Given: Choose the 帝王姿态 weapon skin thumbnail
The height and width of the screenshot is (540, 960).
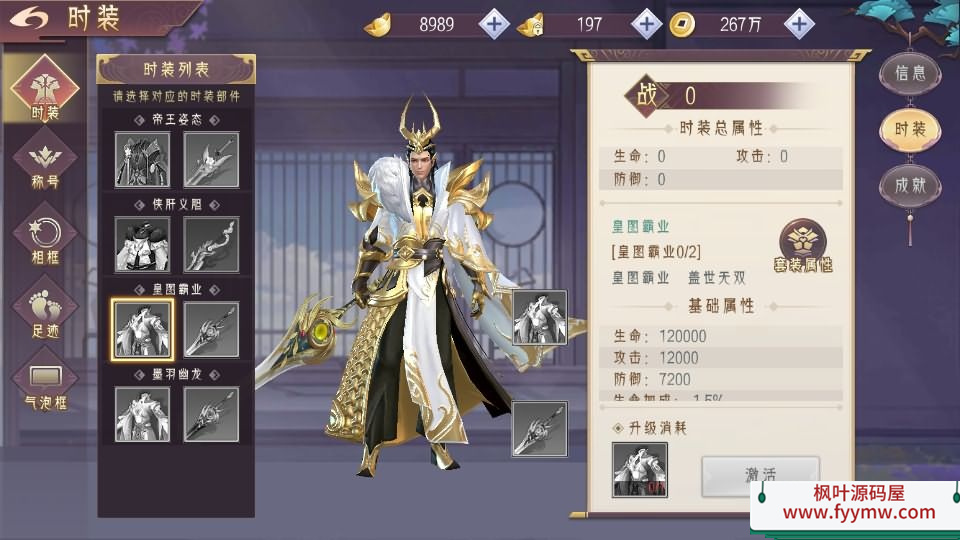Looking at the screenshot, I should tap(211, 159).
